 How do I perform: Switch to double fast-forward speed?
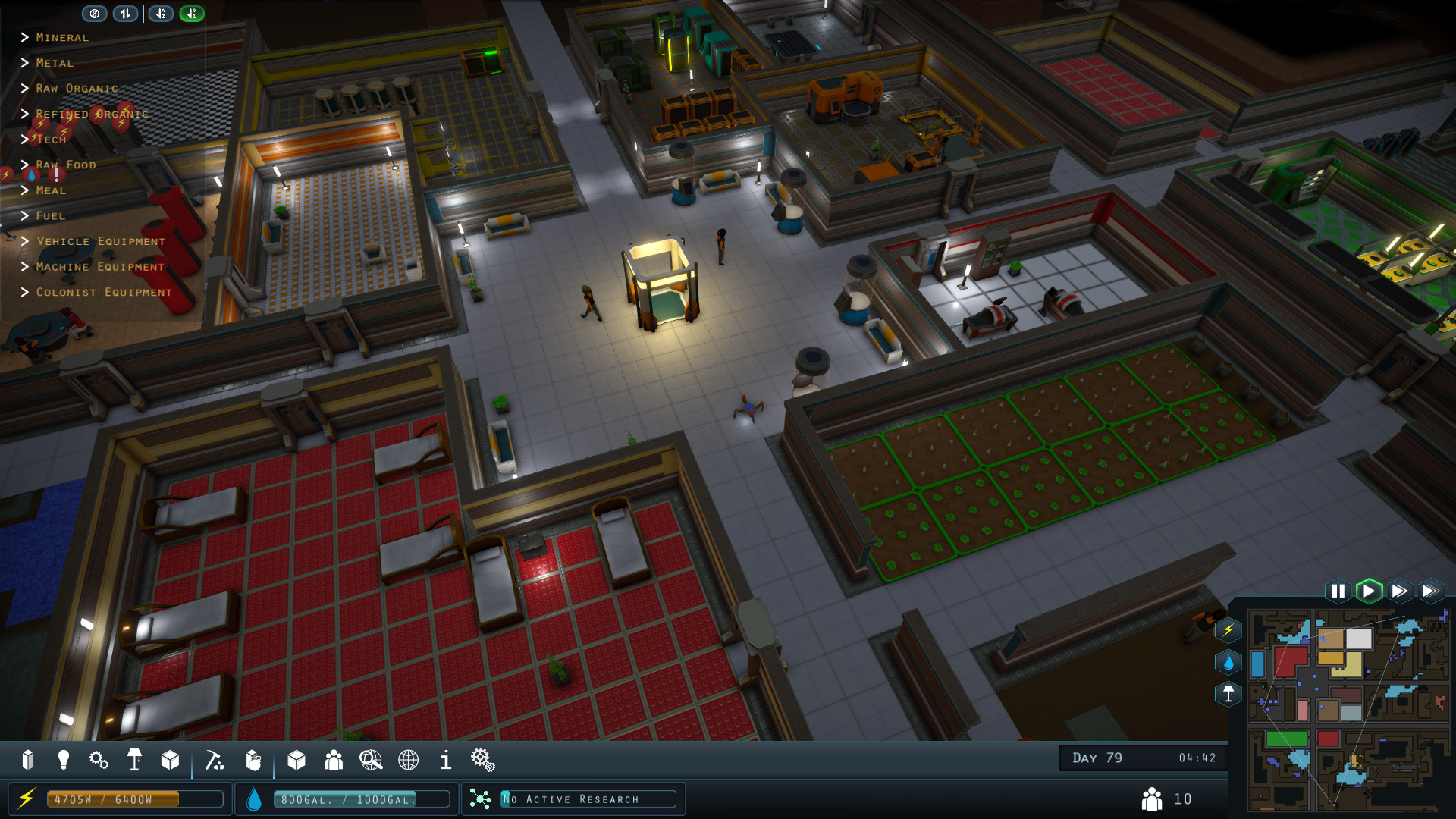[x=1400, y=591]
